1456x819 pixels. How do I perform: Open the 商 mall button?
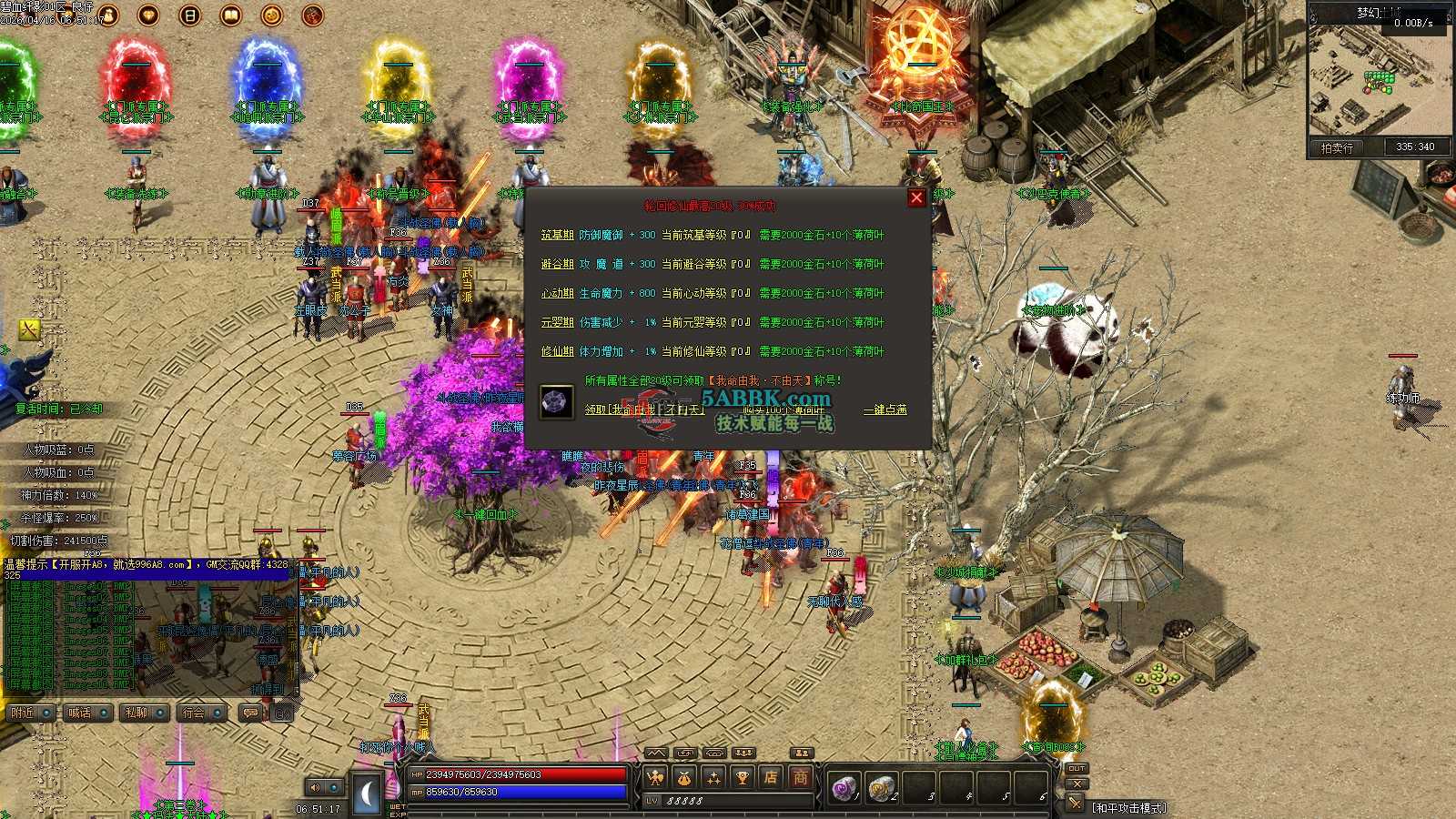pos(800,777)
